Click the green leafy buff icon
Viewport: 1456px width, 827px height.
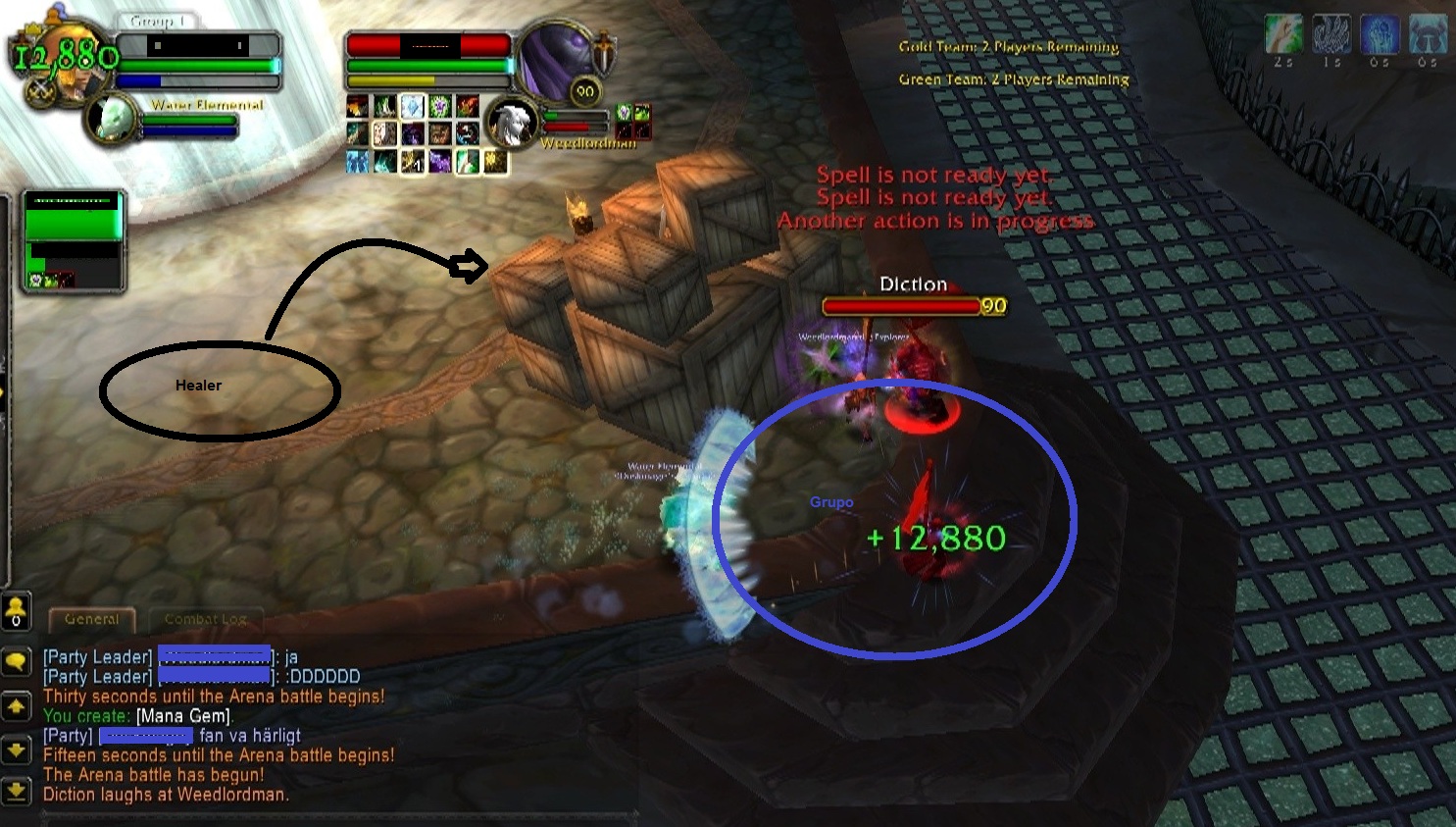tap(1283, 34)
